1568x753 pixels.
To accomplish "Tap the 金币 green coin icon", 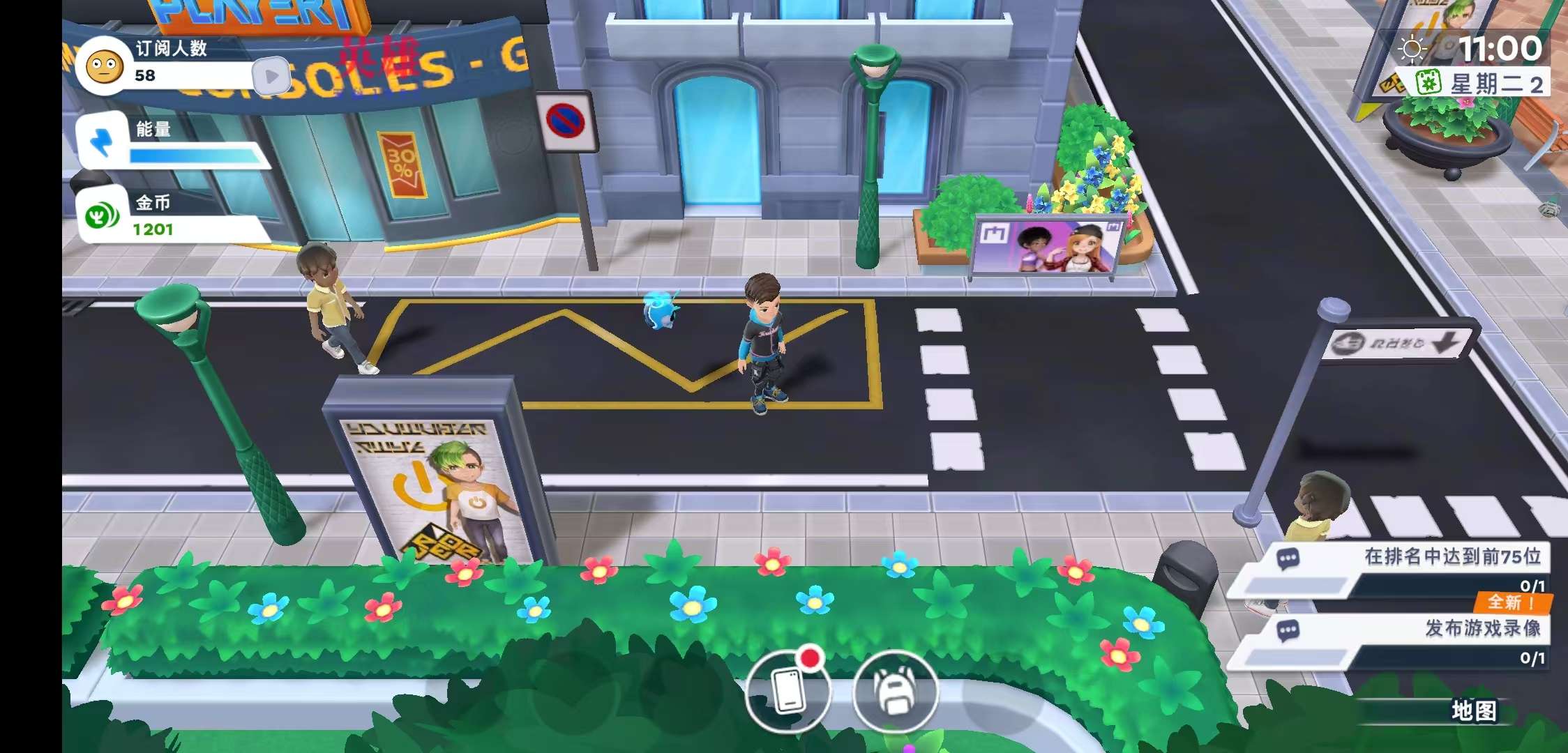I will (103, 217).
